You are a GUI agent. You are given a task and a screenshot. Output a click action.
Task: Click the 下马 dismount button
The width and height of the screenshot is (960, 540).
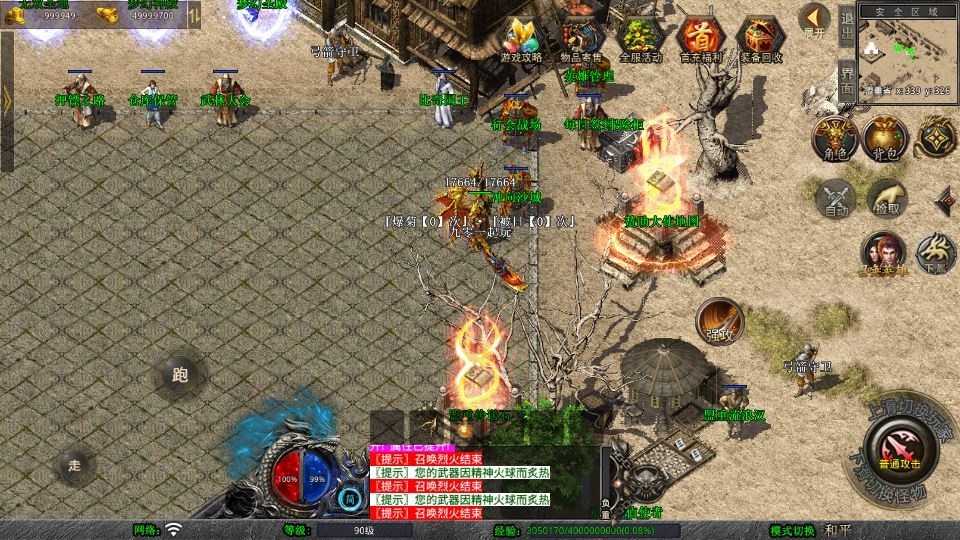(936, 252)
